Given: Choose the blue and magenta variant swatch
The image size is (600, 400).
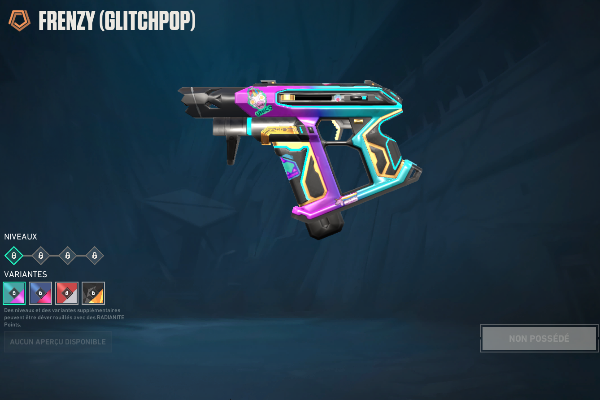Looking at the screenshot, I should click(41, 293).
